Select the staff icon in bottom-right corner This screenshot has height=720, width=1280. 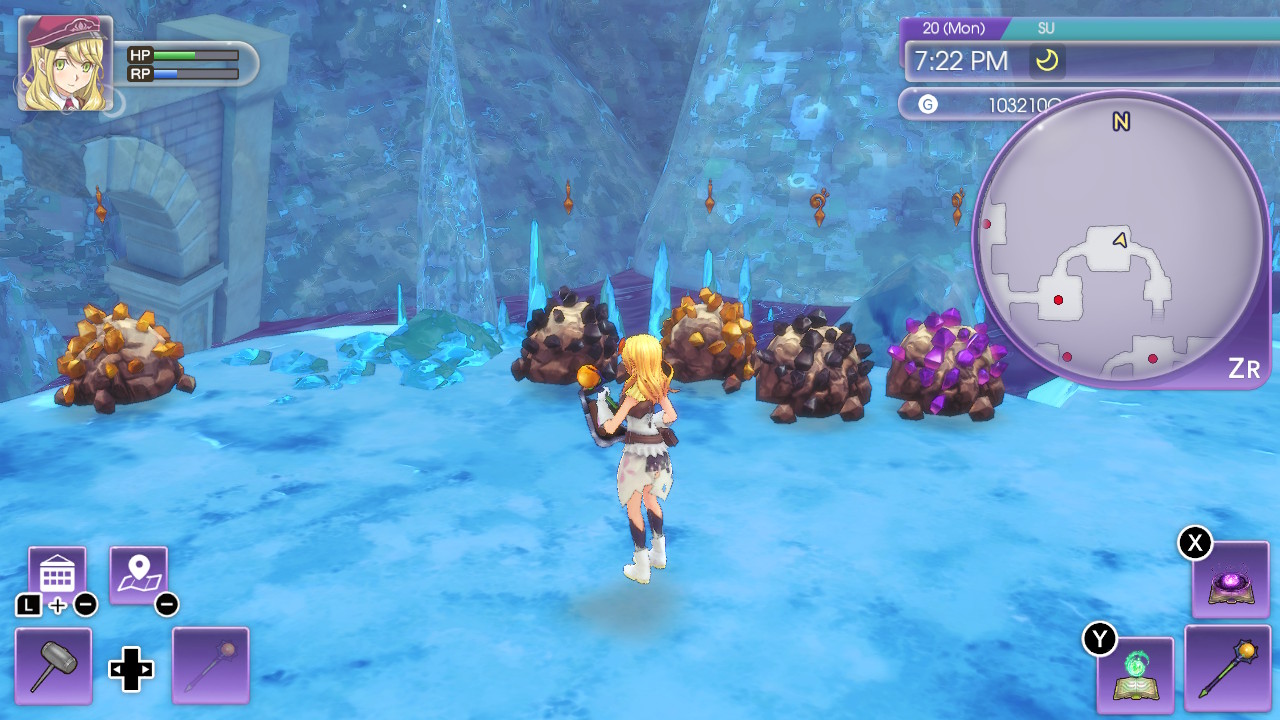pyautogui.click(x=1228, y=668)
